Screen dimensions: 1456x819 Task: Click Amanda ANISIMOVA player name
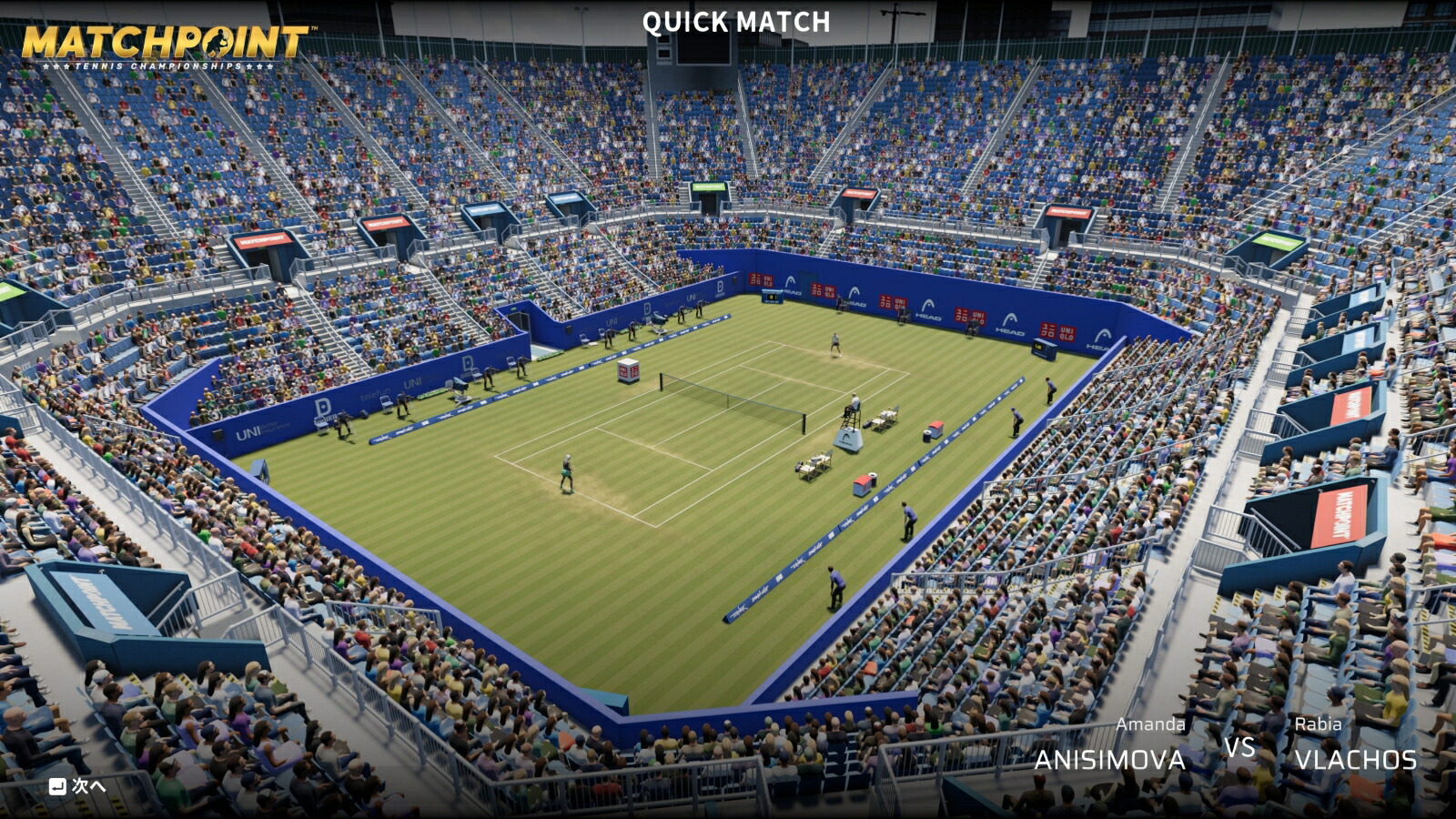[x=1108, y=757]
